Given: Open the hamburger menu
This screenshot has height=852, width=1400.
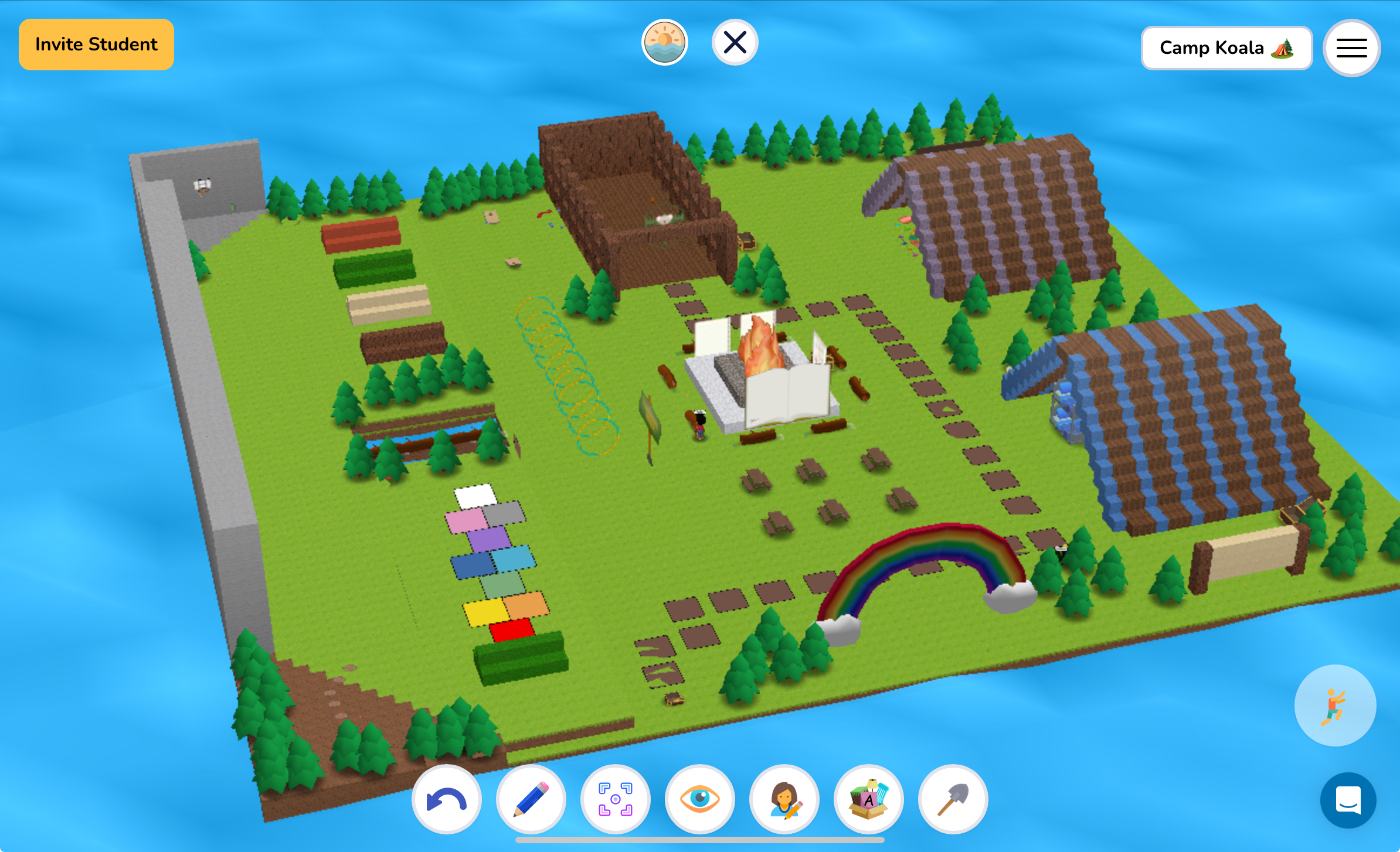Looking at the screenshot, I should (x=1351, y=48).
